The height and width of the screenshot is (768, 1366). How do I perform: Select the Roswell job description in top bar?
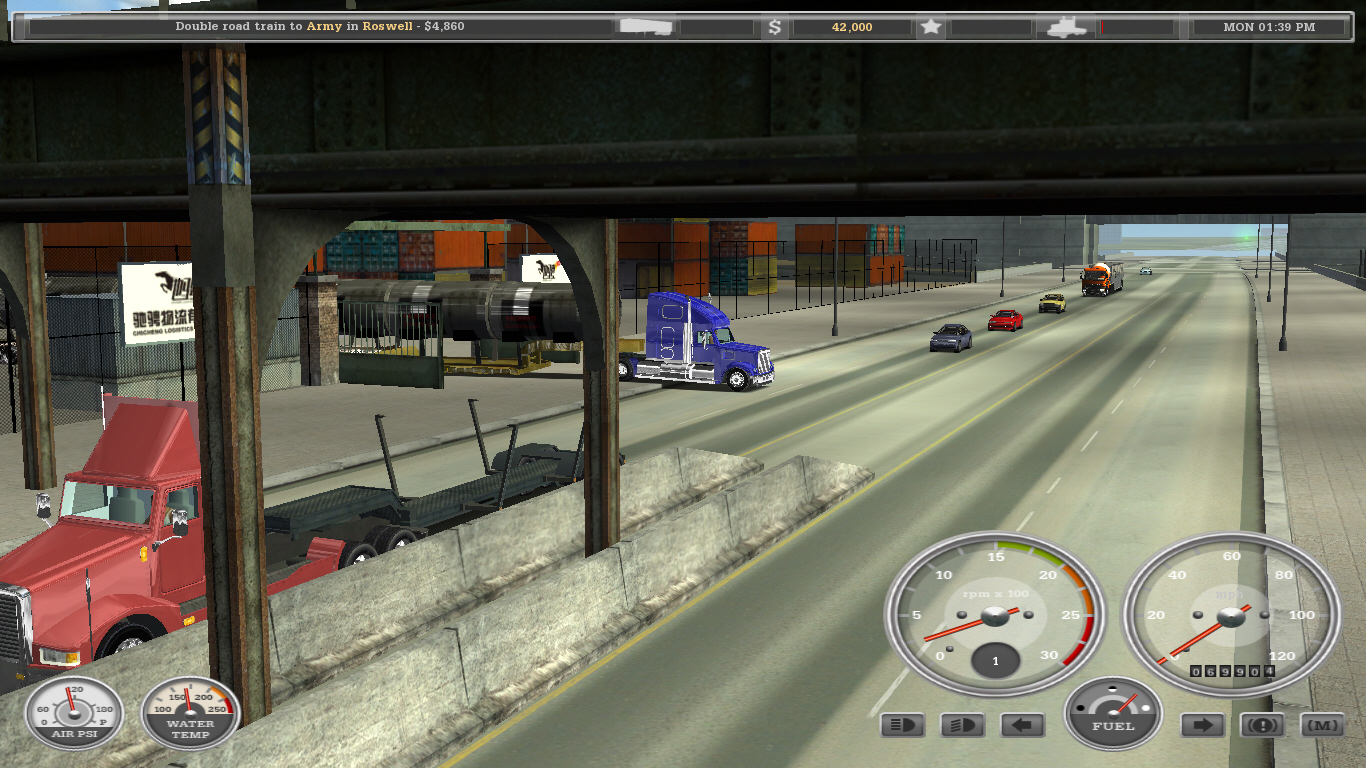point(320,27)
